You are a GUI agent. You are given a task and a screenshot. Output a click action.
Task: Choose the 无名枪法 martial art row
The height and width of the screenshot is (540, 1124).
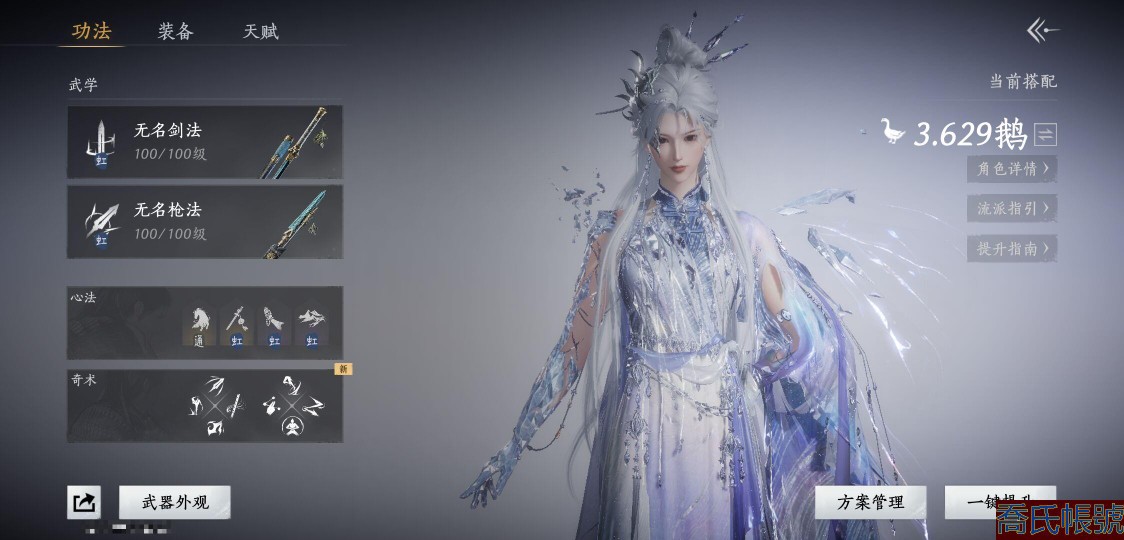pyautogui.click(x=205, y=222)
